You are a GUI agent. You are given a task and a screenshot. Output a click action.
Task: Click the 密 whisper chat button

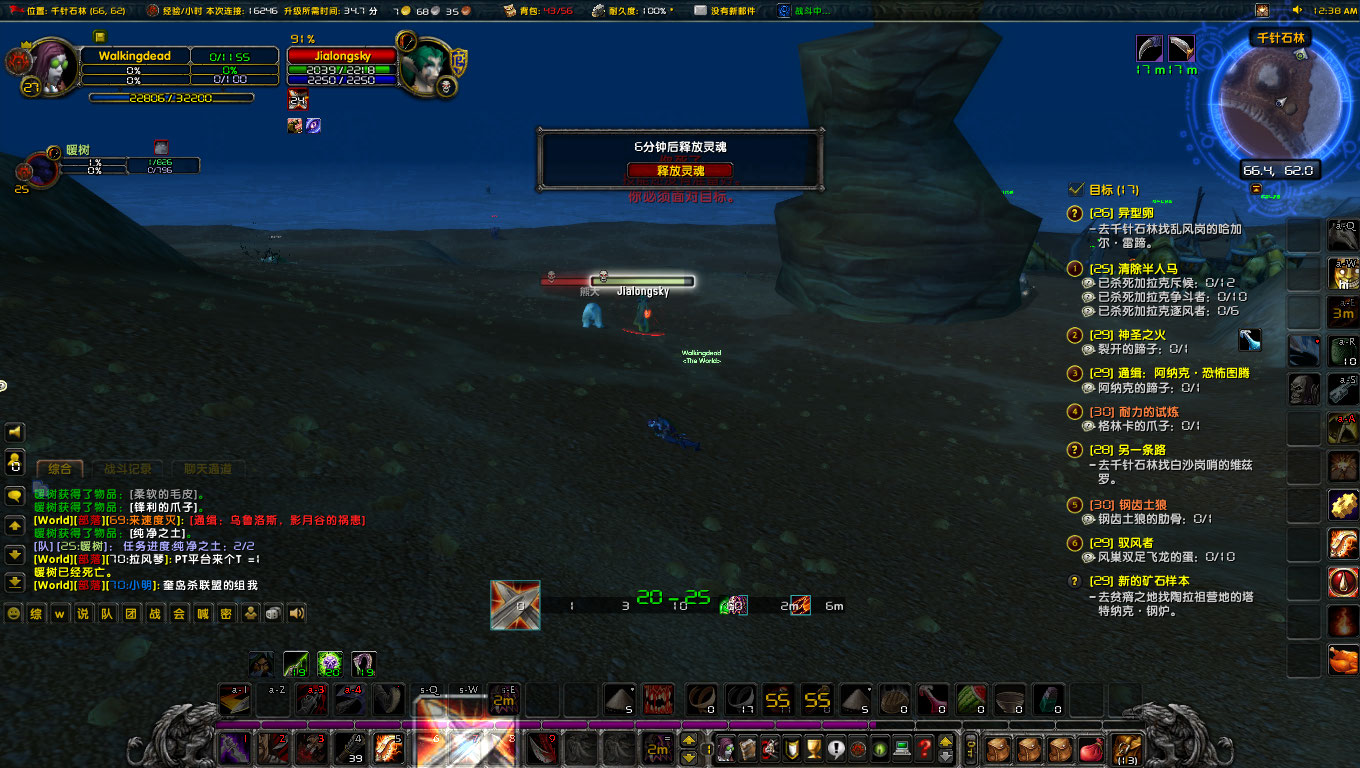(x=228, y=614)
